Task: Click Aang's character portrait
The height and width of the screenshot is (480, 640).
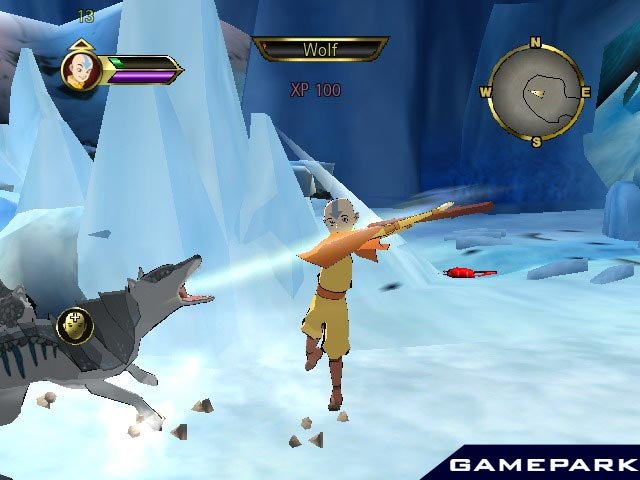Action: click(x=80, y=70)
